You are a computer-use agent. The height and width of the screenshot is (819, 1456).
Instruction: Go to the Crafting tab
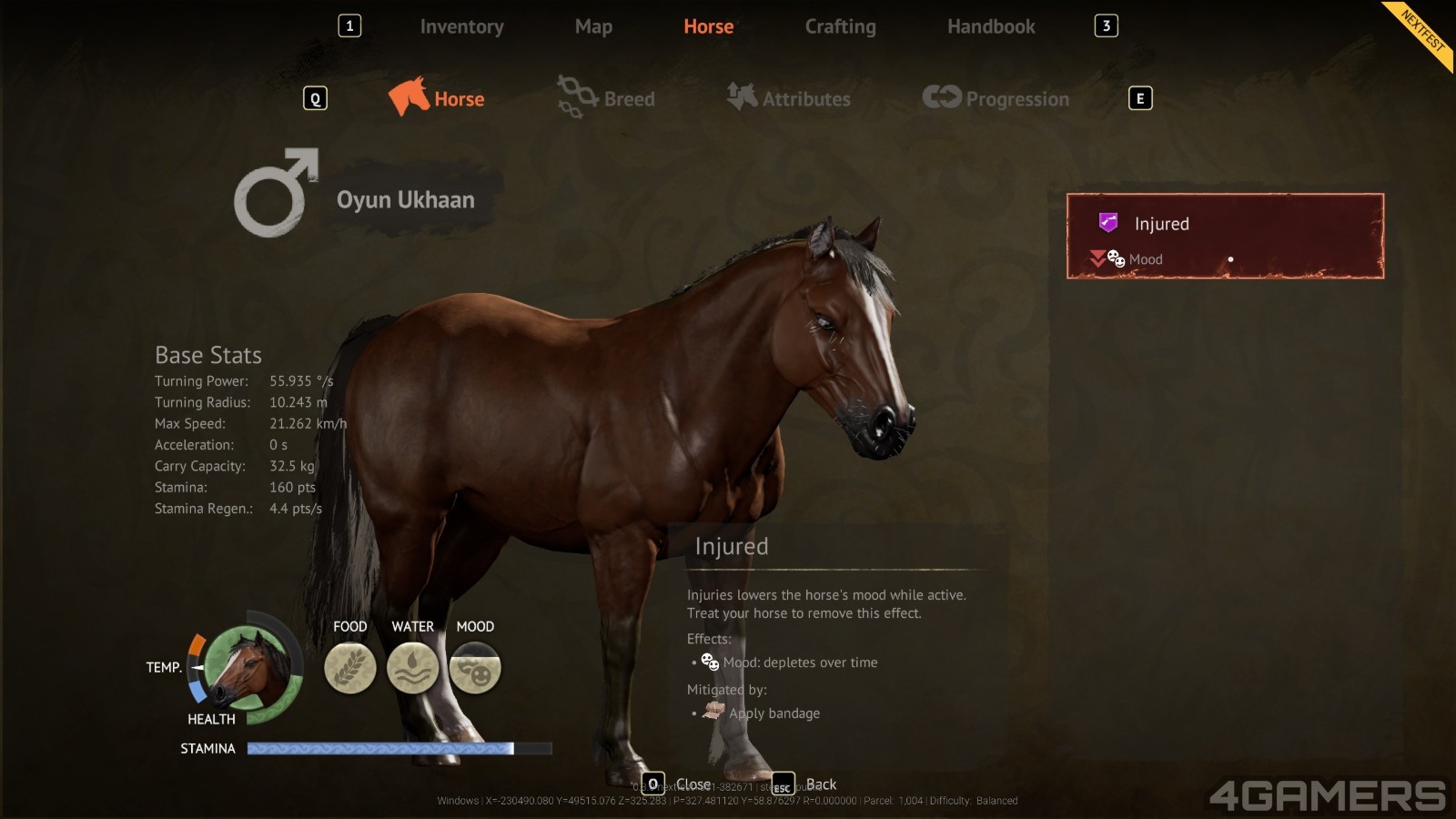tap(840, 27)
